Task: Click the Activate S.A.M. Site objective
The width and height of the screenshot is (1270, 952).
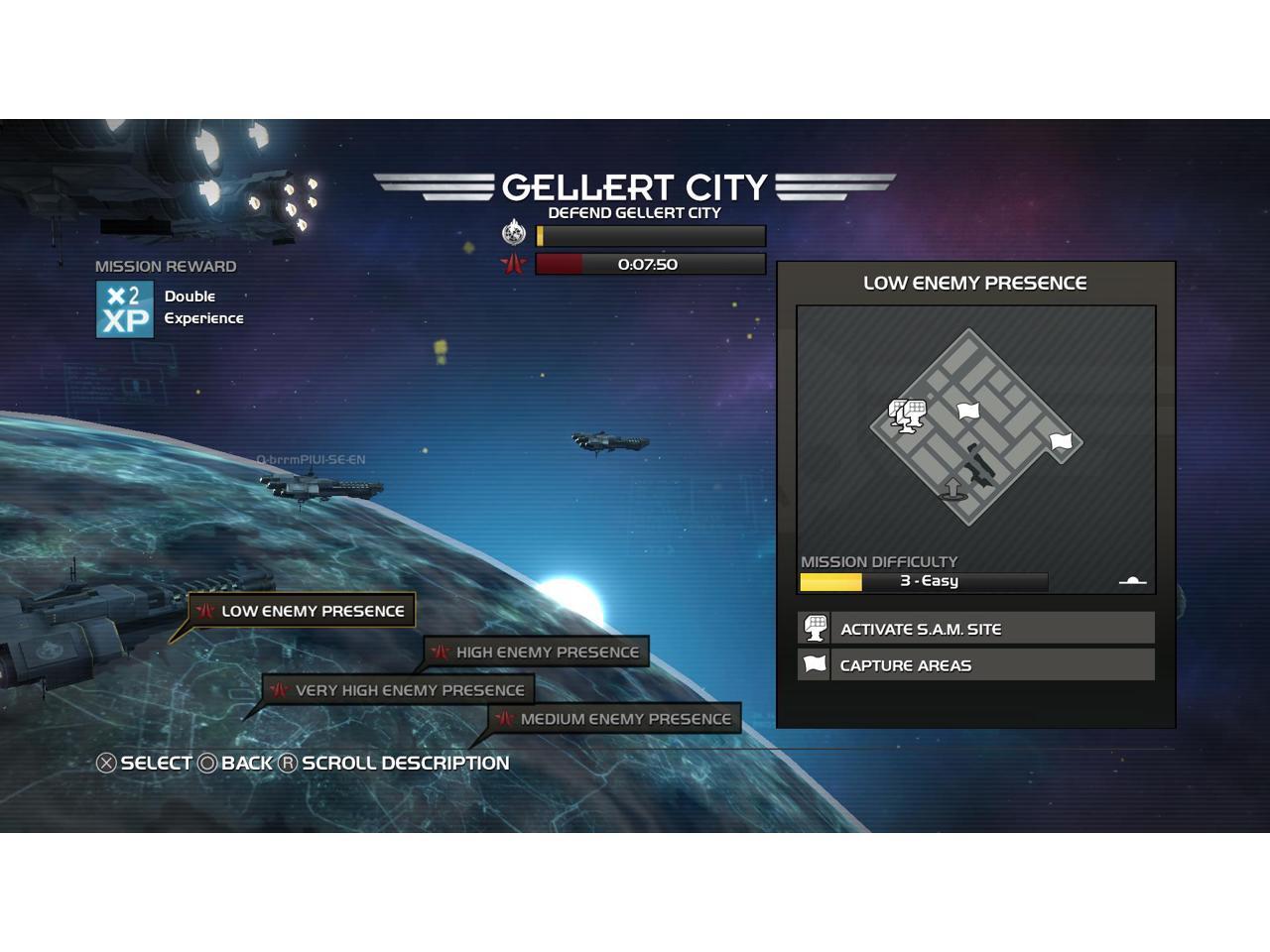Action: coord(976,629)
